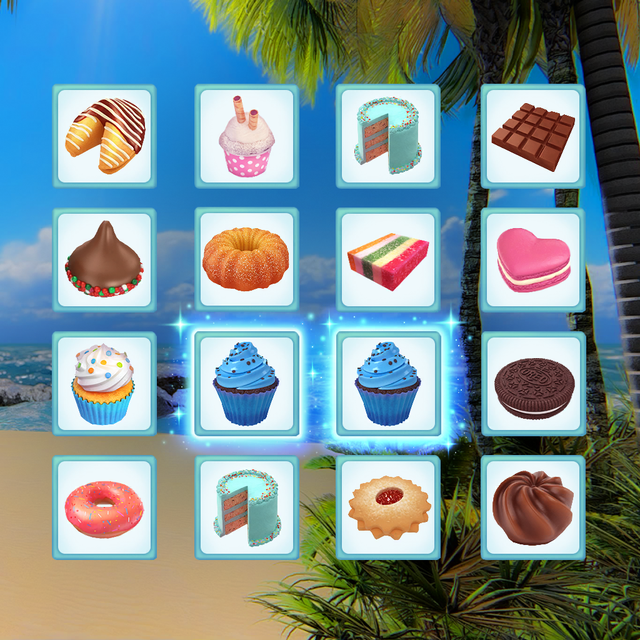Click the orange bundt cake tile
640x640 pixels.
tap(246, 260)
